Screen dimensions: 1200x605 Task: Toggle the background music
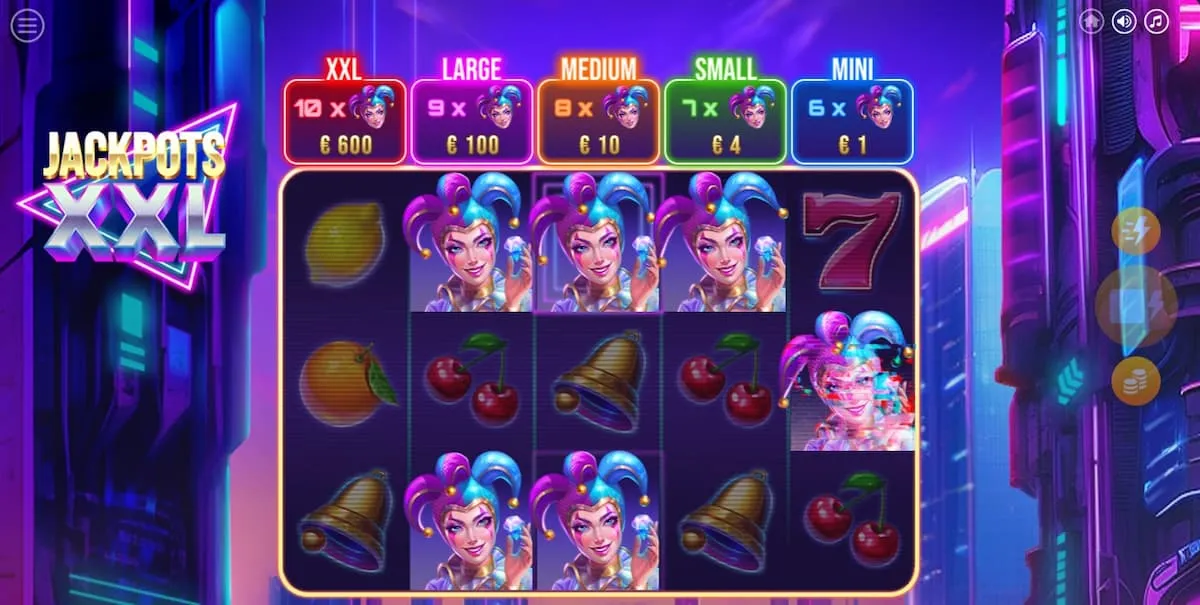[1157, 21]
